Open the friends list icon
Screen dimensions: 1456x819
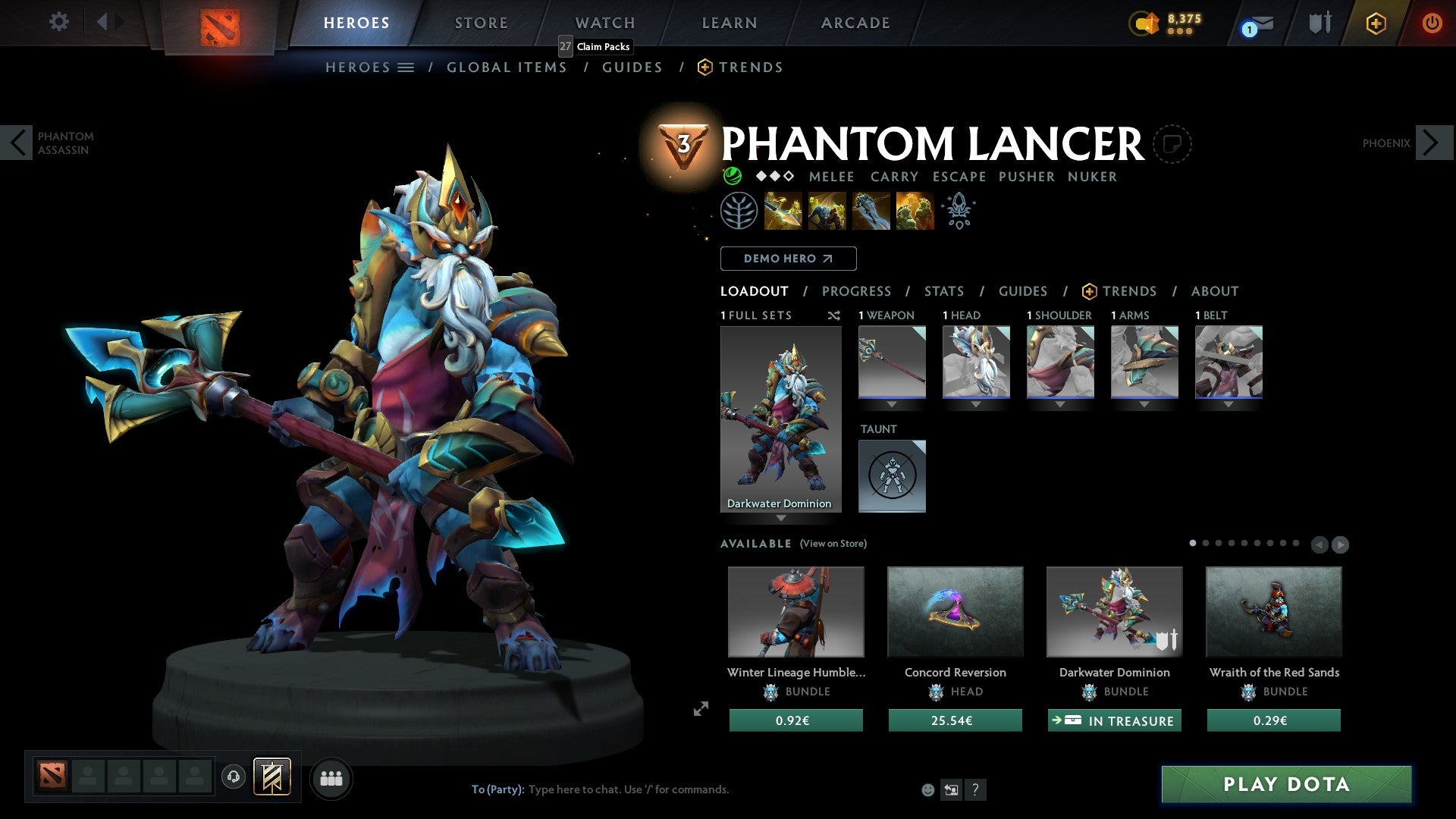(x=331, y=778)
